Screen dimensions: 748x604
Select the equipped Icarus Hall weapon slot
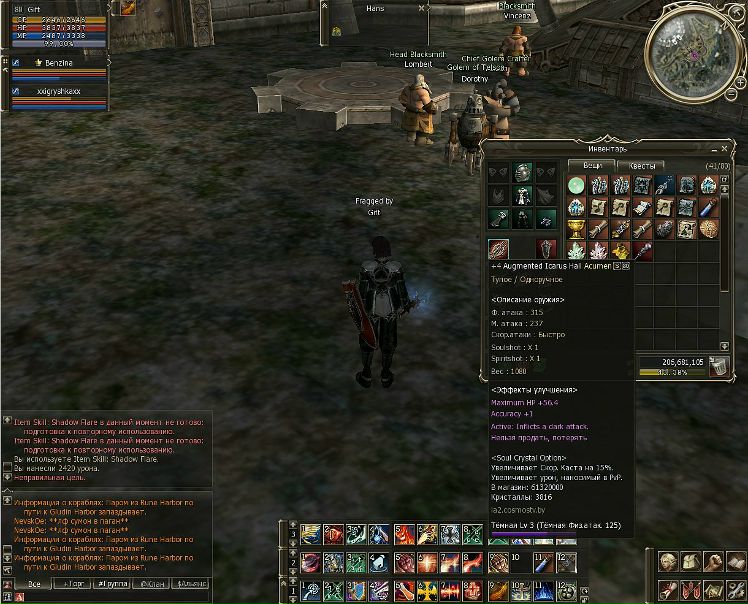coord(497,250)
